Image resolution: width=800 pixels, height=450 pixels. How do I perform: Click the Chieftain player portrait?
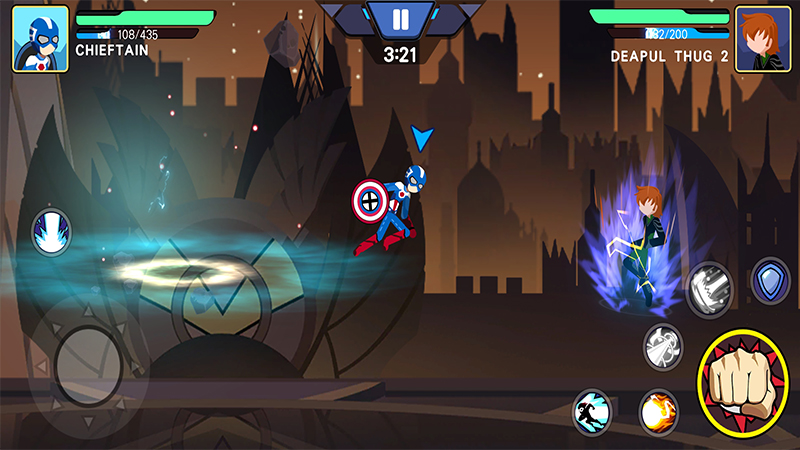(x=40, y=39)
